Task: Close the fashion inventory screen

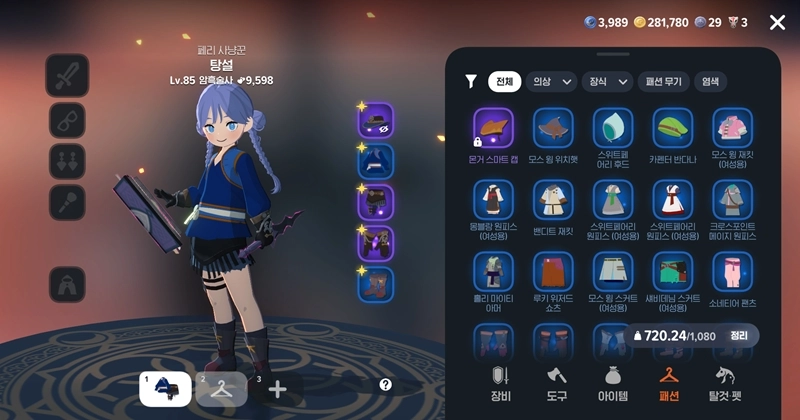Action: click(777, 22)
